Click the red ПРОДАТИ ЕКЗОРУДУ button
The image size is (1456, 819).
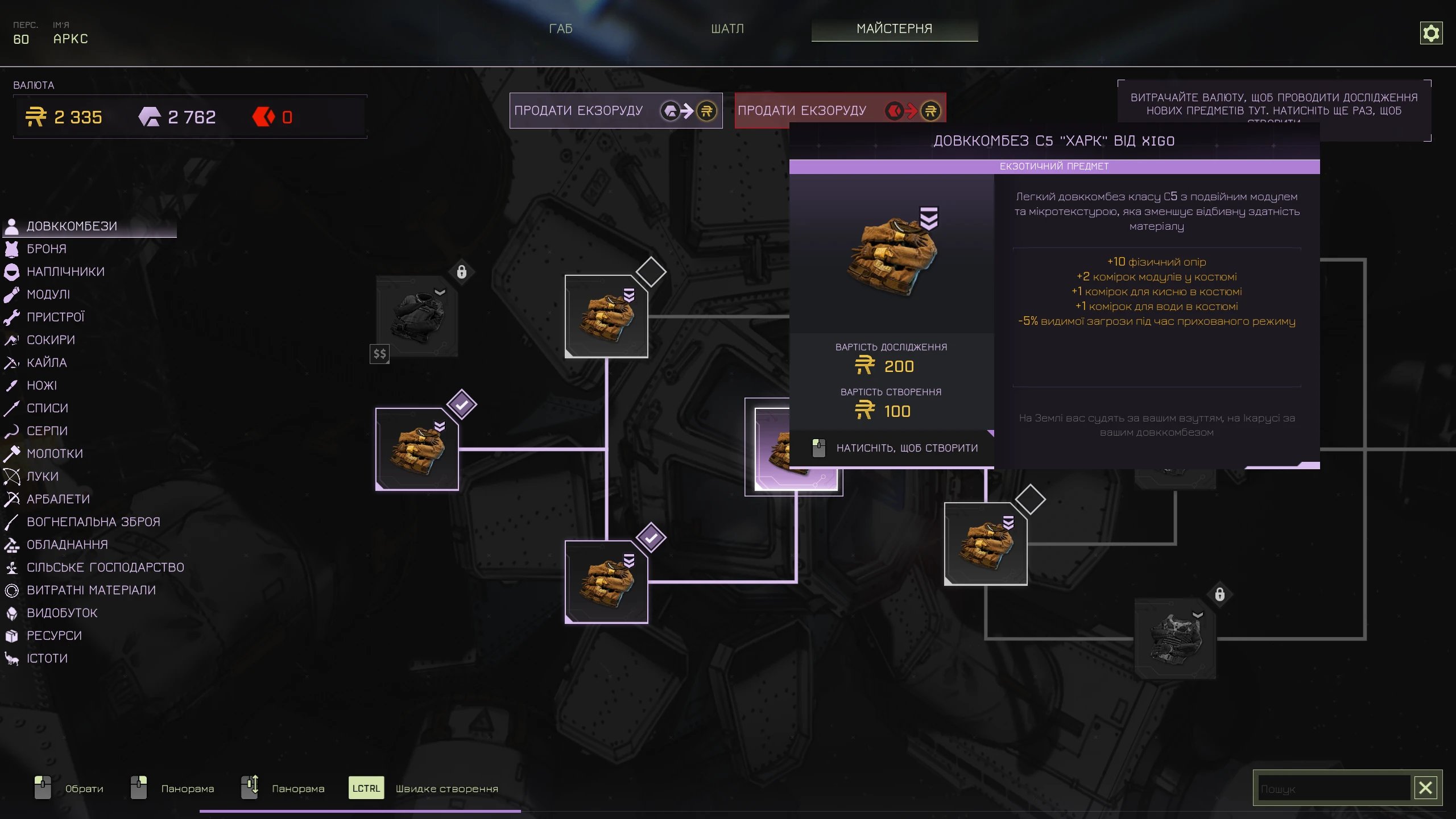click(839, 110)
